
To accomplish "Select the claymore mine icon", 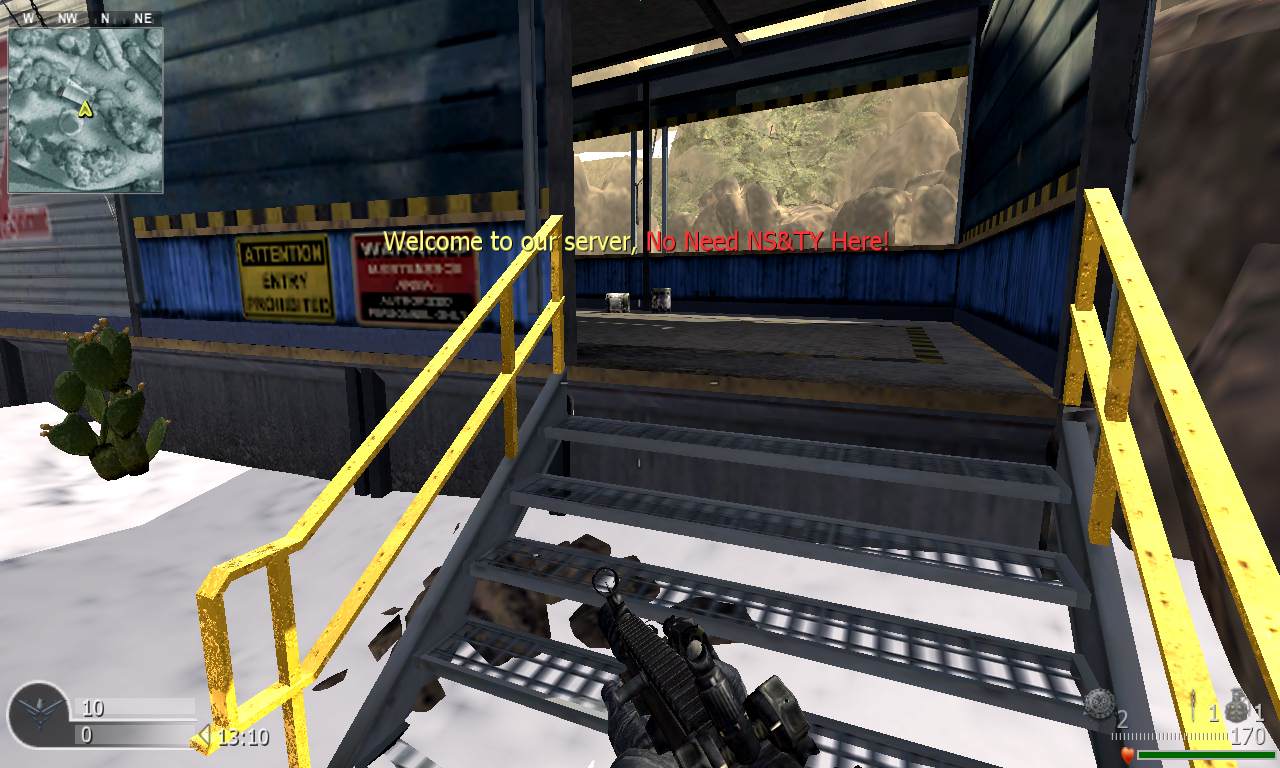I will click(1099, 703).
